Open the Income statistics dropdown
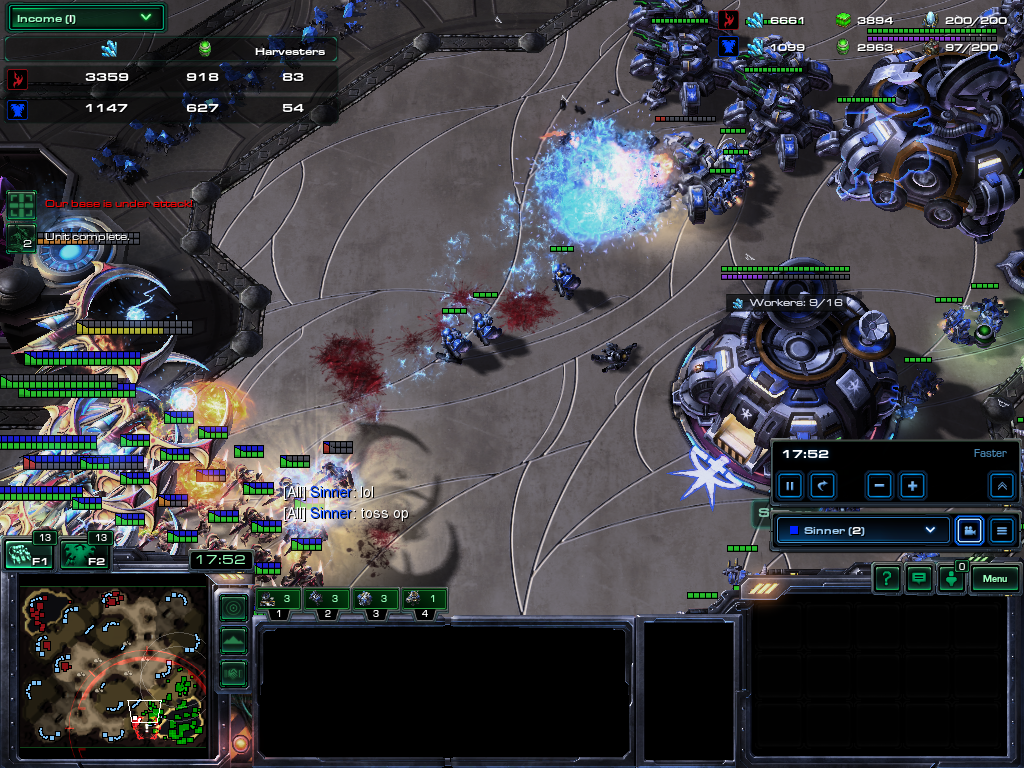This screenshot has width=1024, height=768. coord(87,17)
